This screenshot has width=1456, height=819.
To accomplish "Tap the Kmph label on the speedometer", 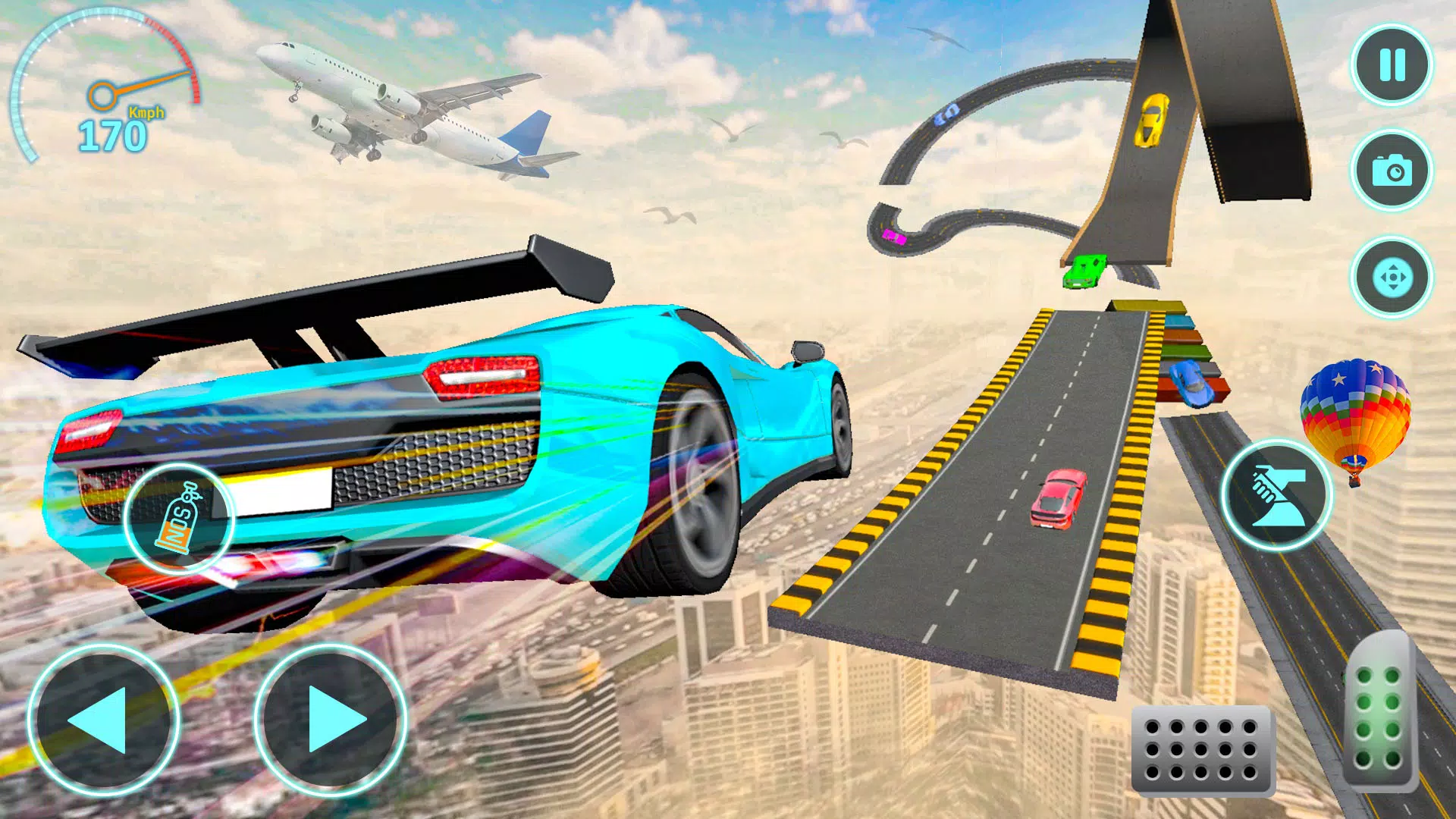I will pos(144,114).
